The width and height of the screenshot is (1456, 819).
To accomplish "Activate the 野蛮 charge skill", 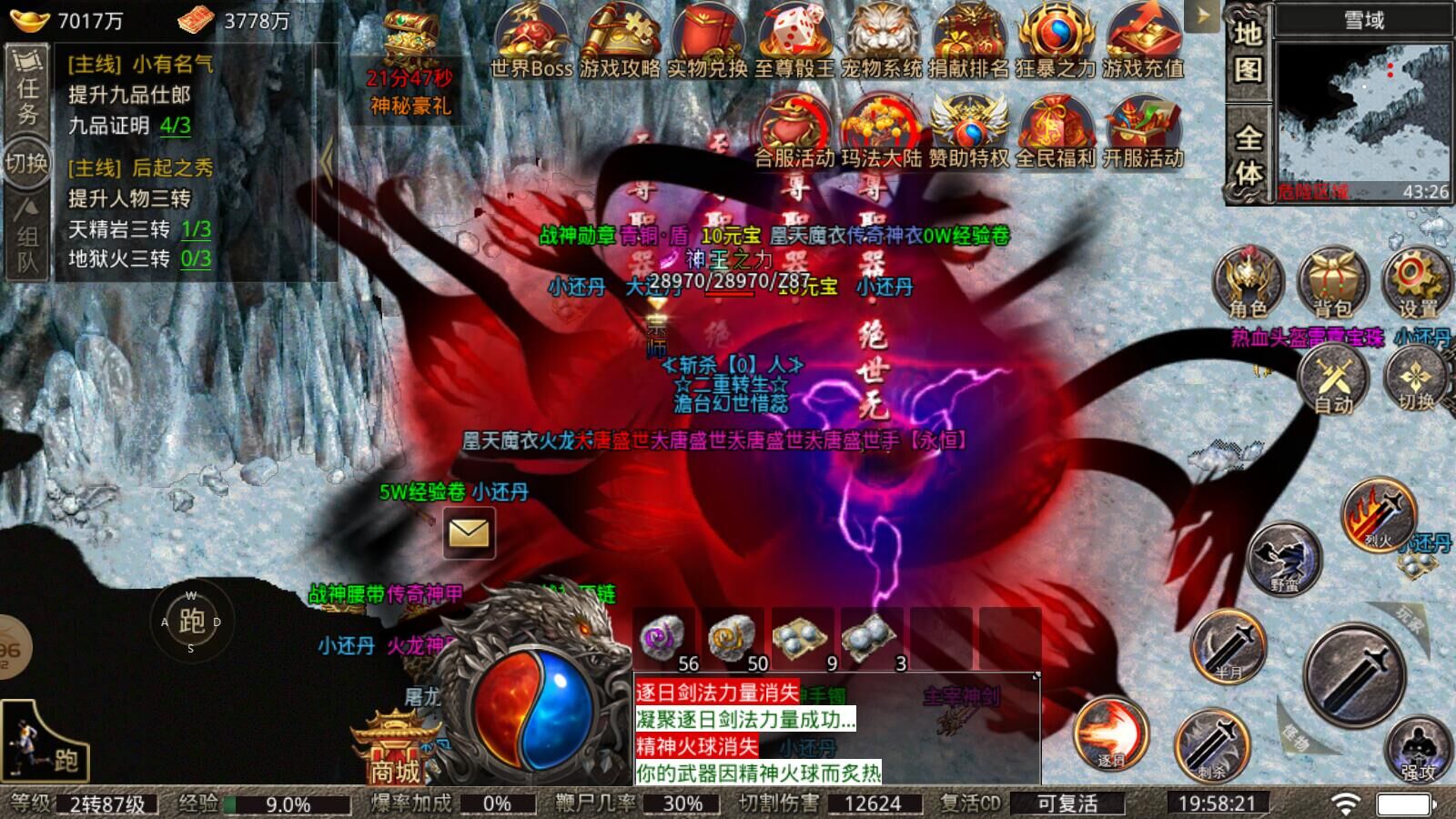I will (x=1284, y=557).
